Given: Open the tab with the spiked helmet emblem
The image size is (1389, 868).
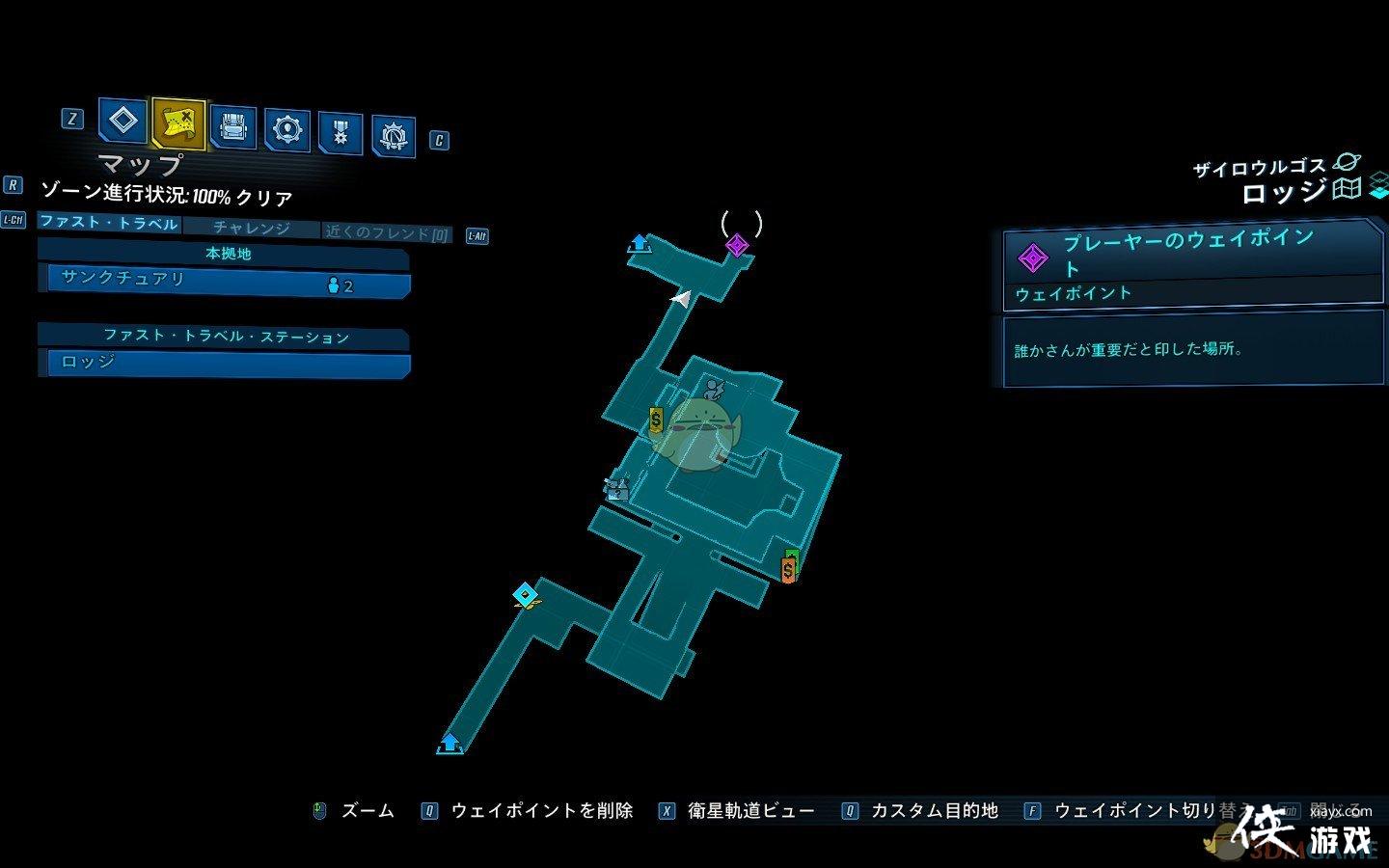Looking at the screenshot, I should pos(394,137).
